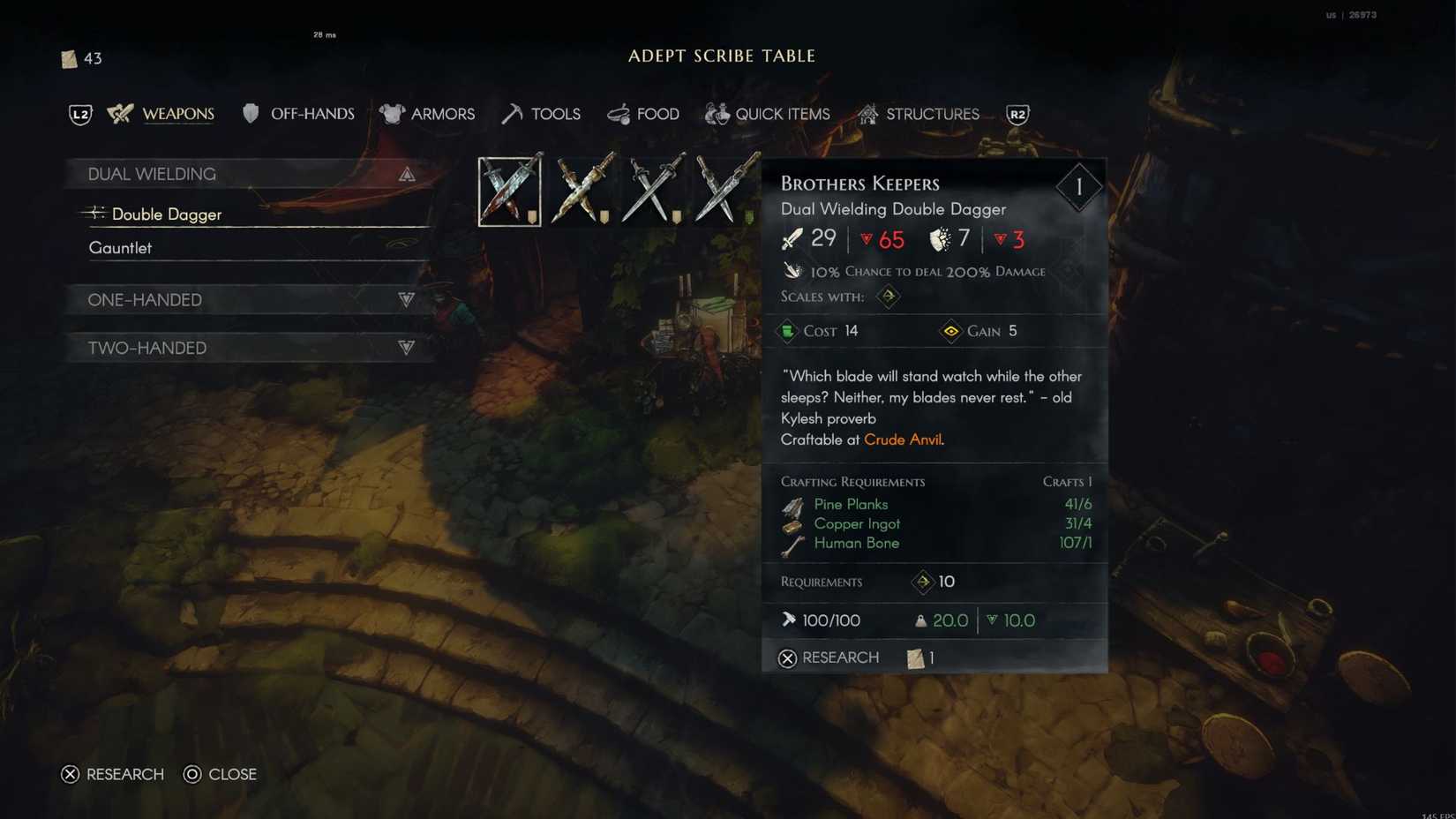Click the Pine Planks resource icon

click(x=793, y=505)
